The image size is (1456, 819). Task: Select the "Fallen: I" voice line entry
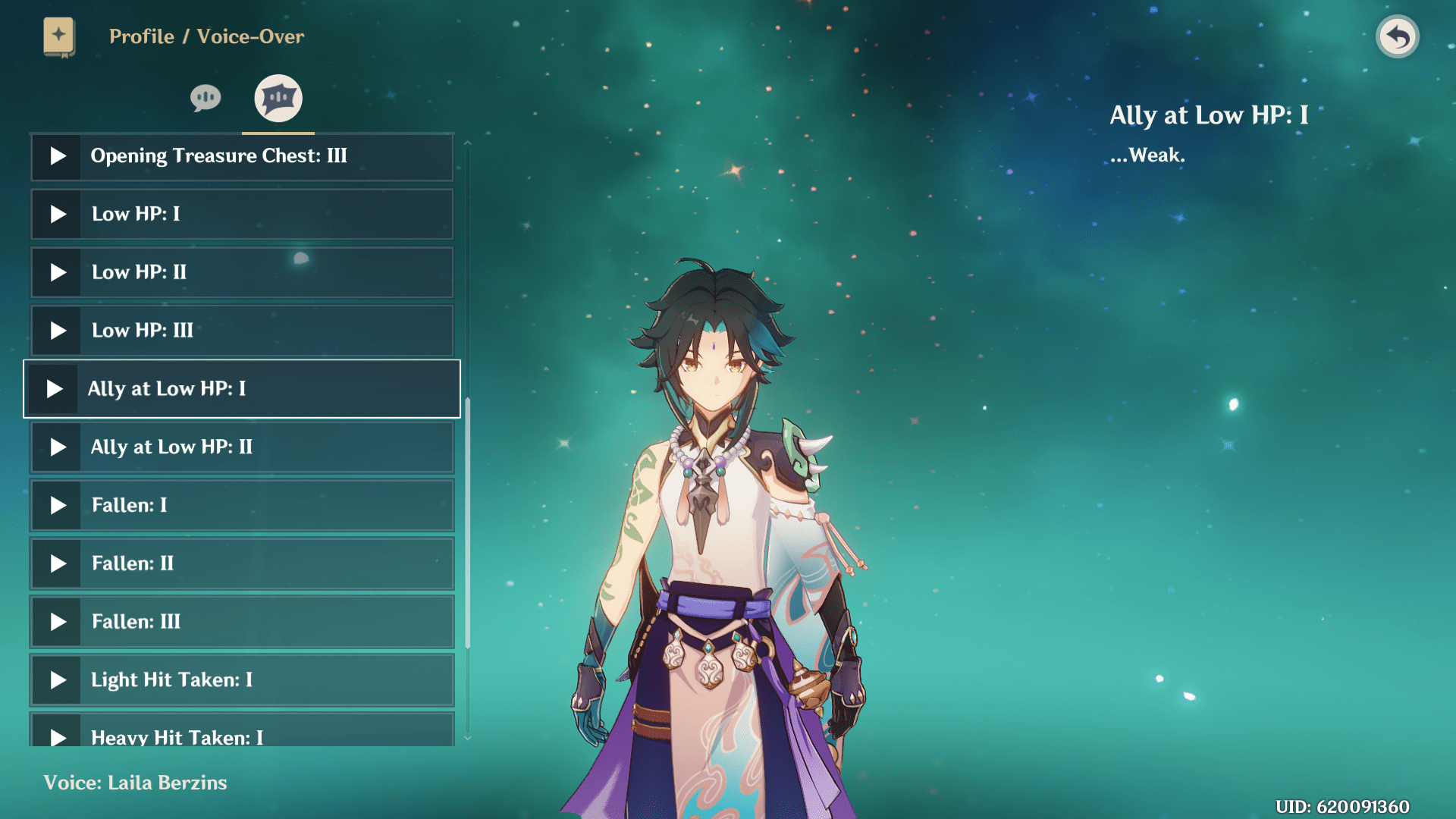[x=241, y=505]
